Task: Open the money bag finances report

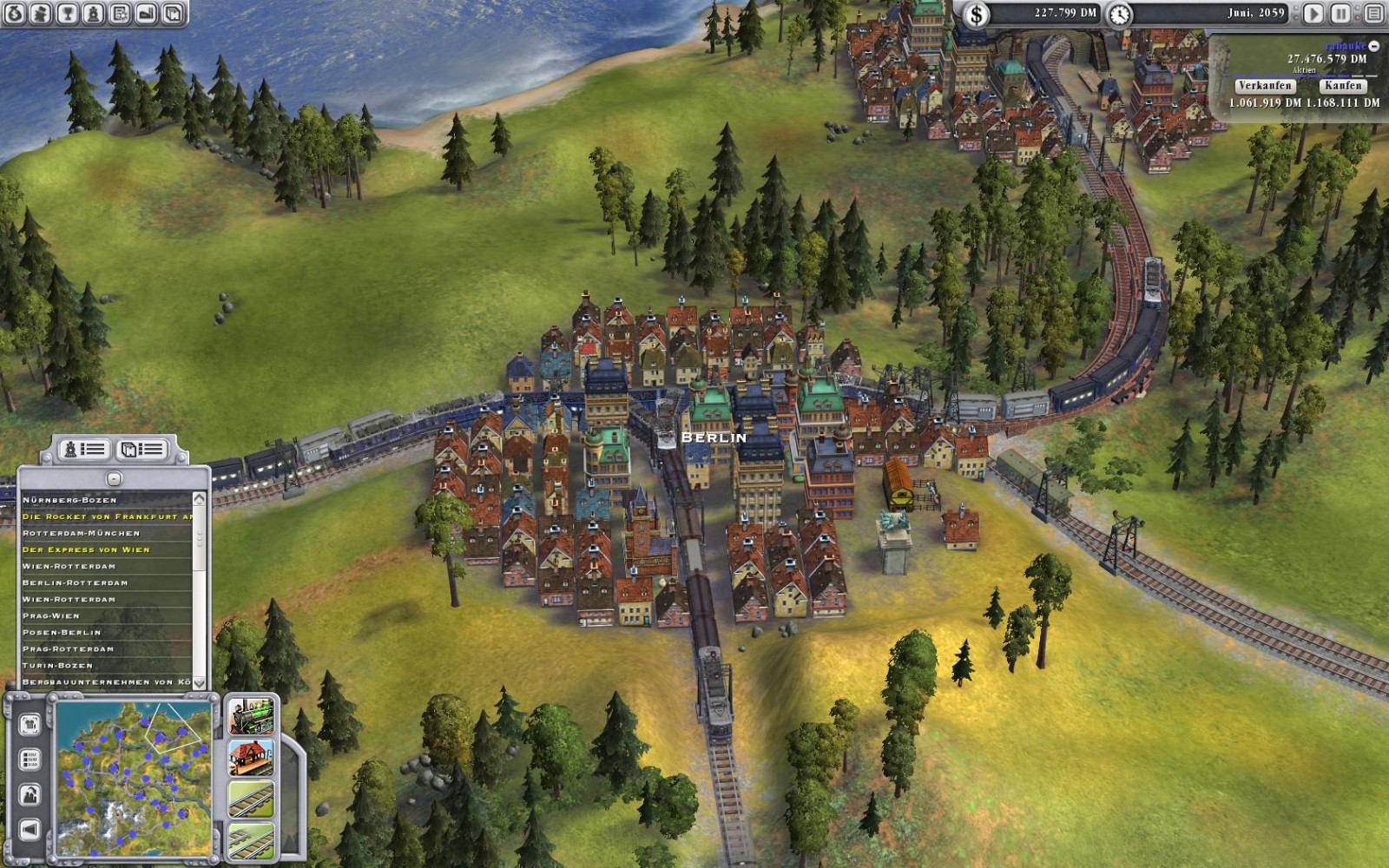Action: 15,13
